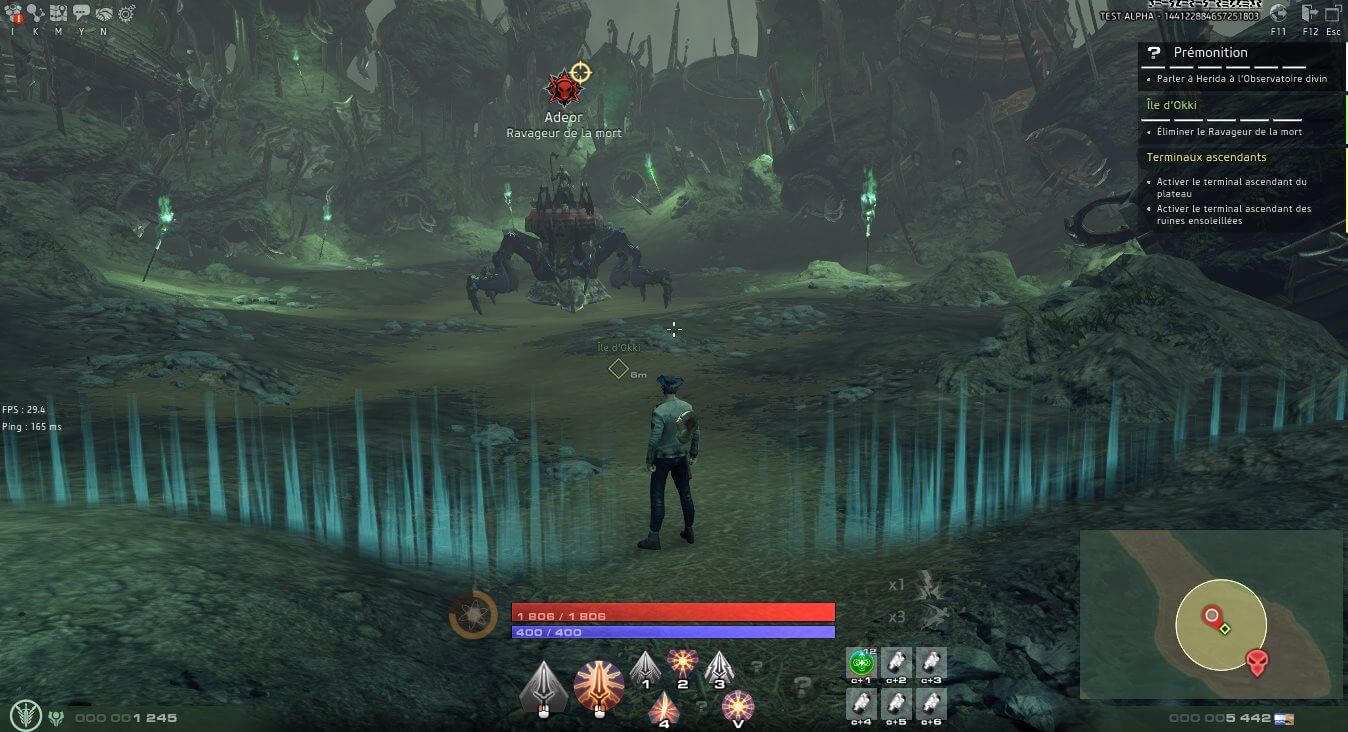1348x732 pixels.
Task: Click the globe icon above F11
Action: [x=1278, y=13]
